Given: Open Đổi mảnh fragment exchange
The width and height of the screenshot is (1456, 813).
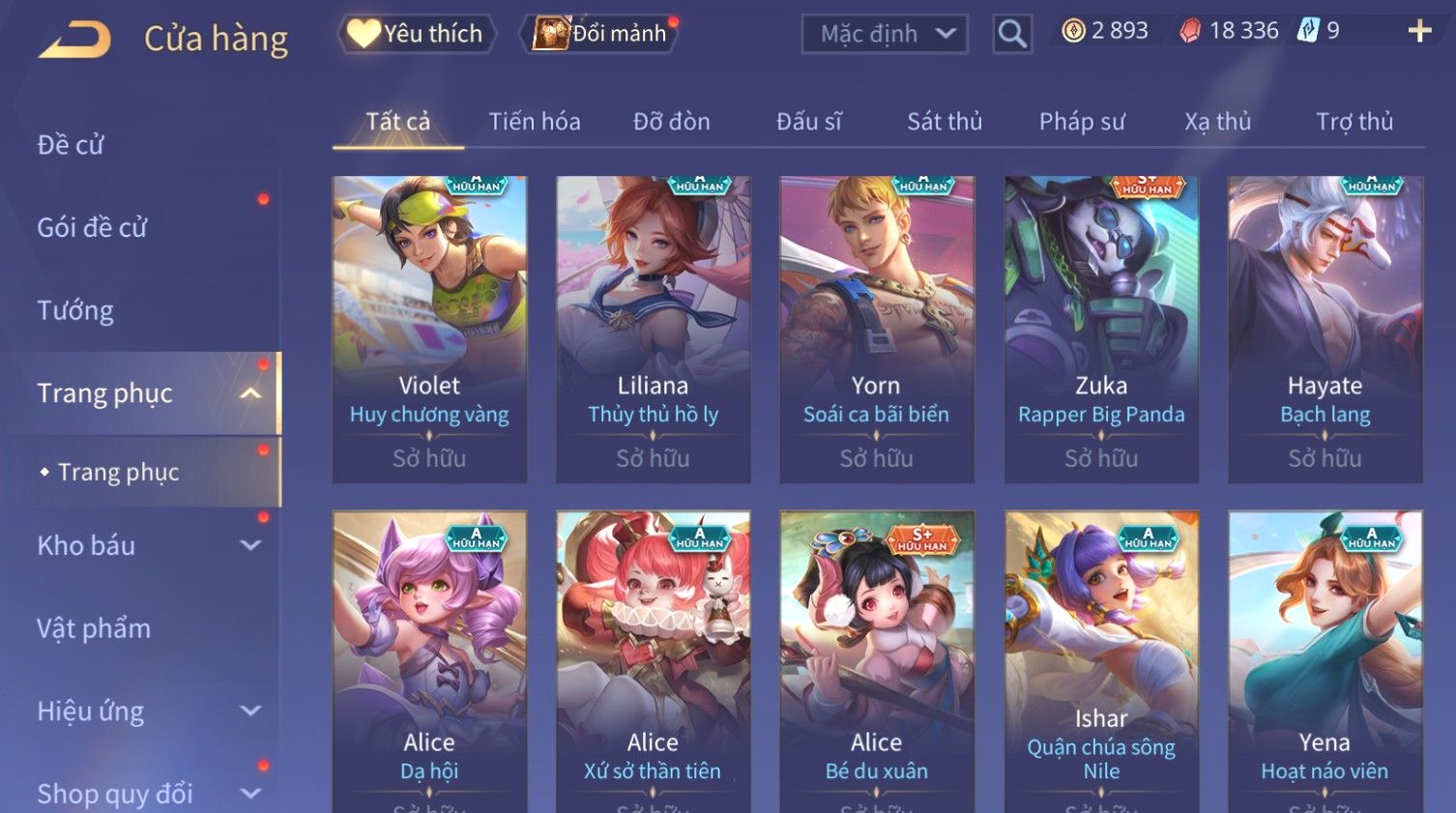Looking at the screenshot, I should [x=601, y=34].
